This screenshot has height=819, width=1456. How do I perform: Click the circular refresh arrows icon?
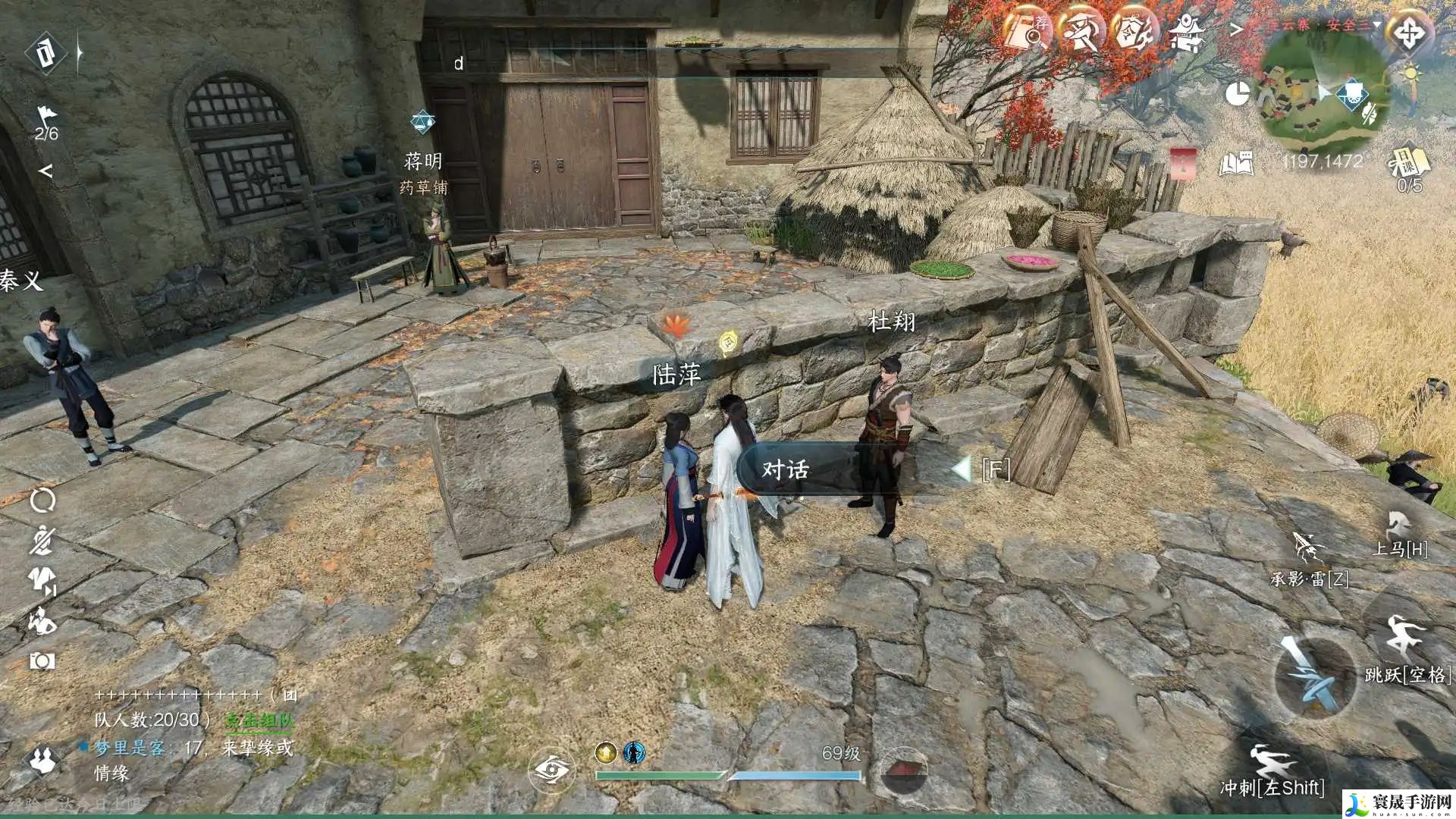[x=42, y=500]
